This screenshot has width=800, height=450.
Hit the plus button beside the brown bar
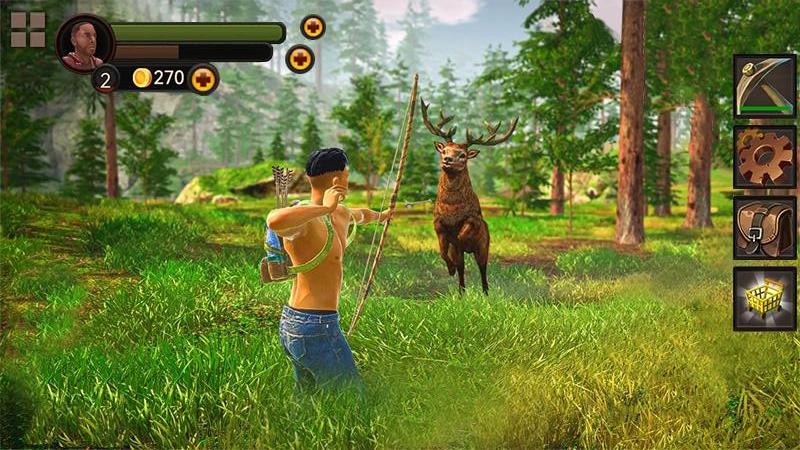(x=300, y=59)
